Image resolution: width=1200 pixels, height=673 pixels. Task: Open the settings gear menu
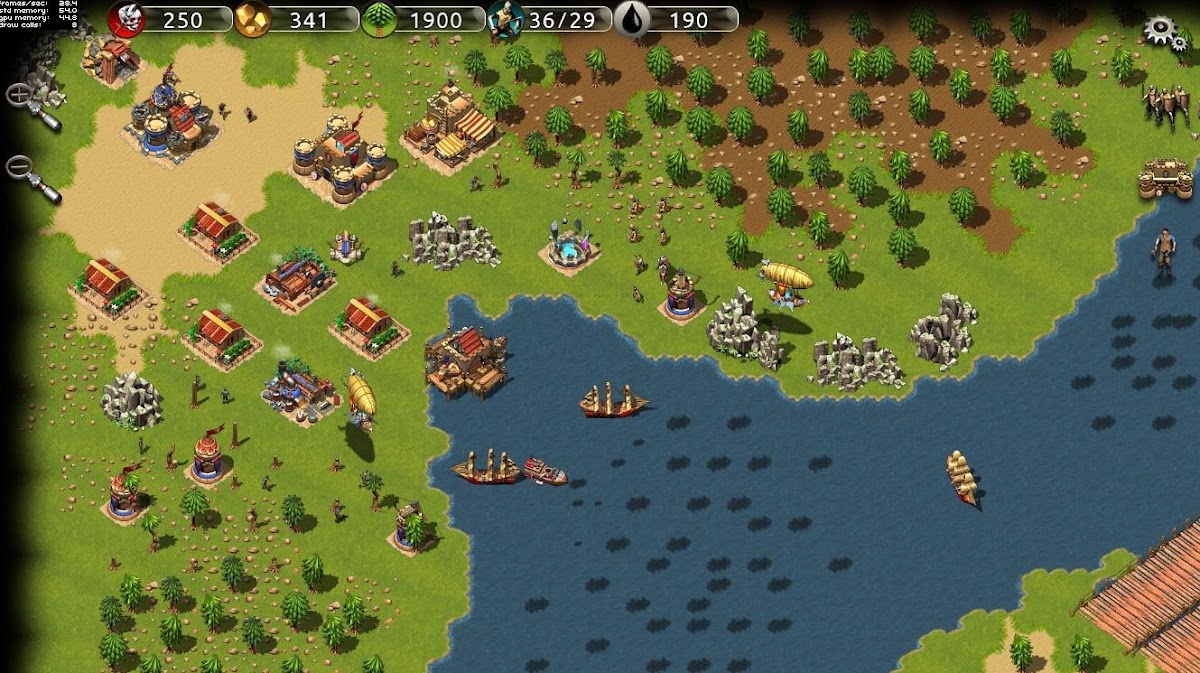coord(1162,30)
